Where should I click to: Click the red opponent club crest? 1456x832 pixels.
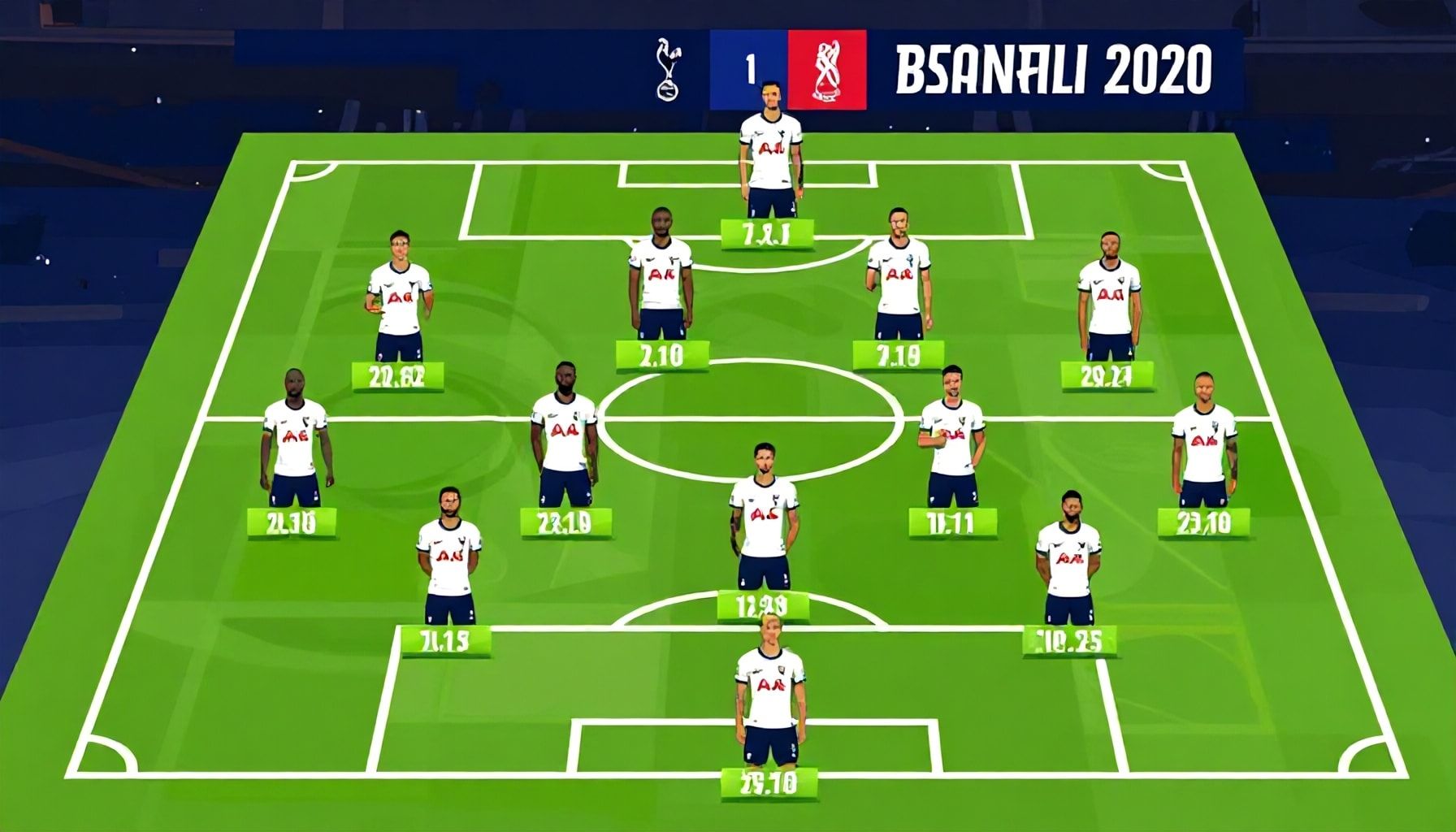click(826, 70)
